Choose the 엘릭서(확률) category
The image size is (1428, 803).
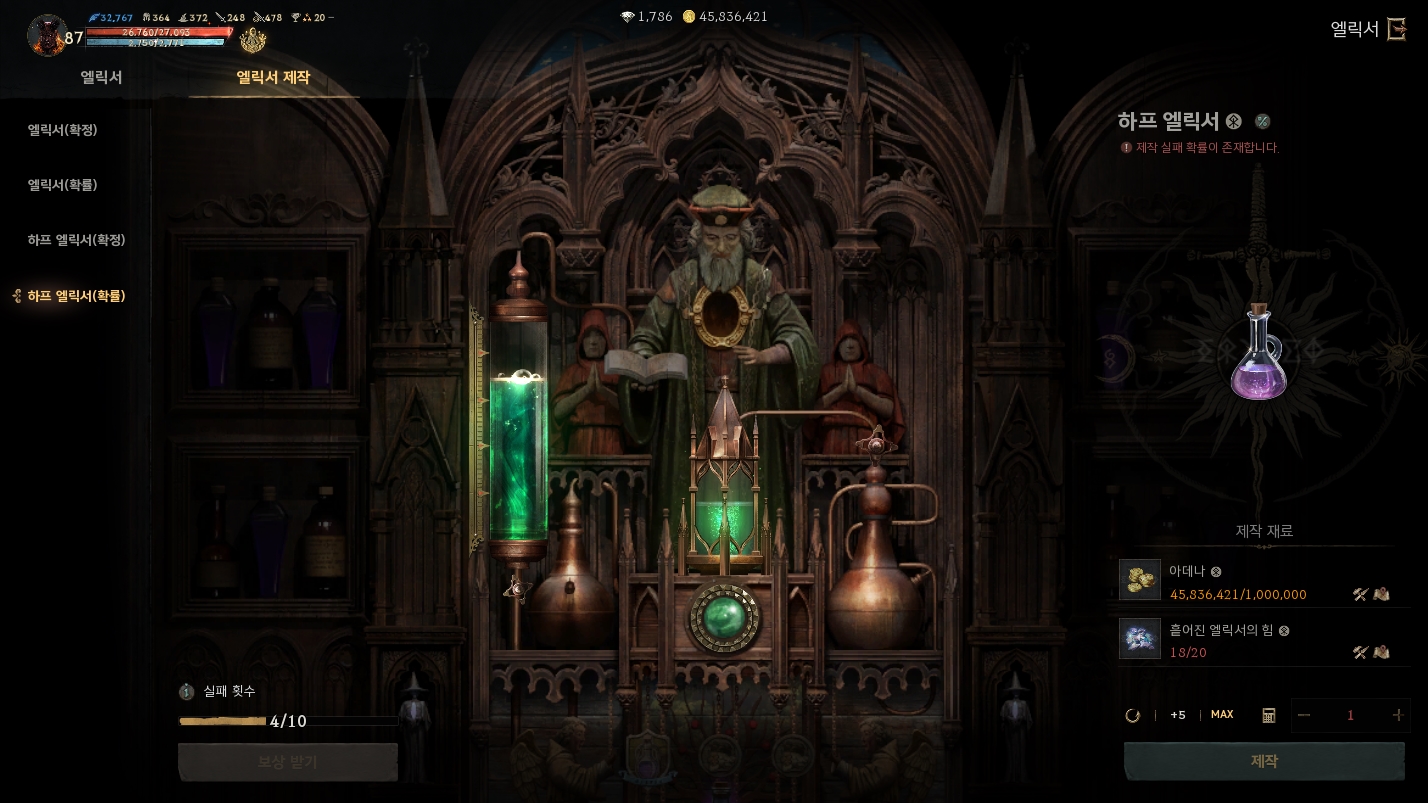coord(62,185)
